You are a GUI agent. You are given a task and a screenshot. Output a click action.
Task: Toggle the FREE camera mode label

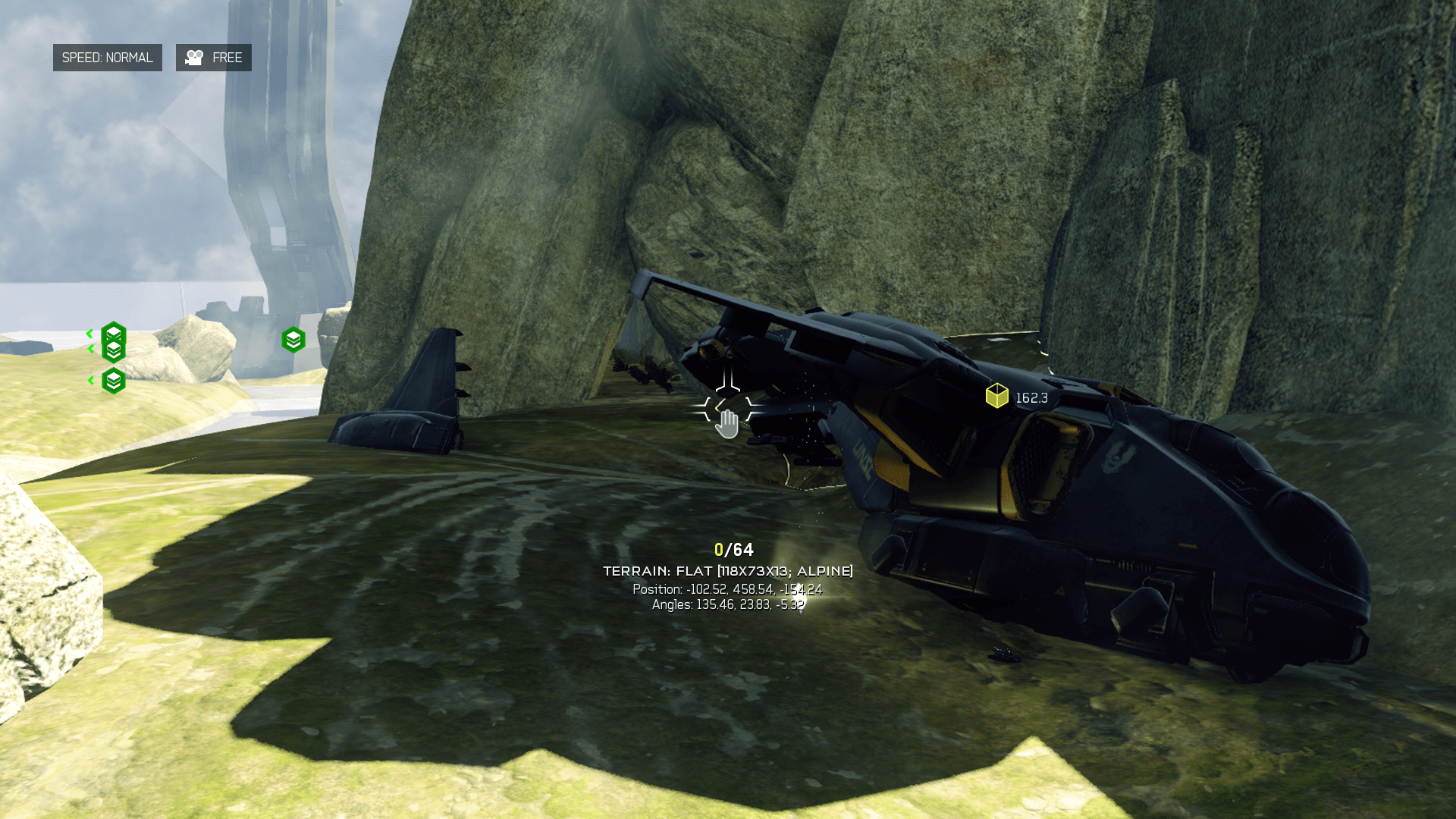[213, 58]
